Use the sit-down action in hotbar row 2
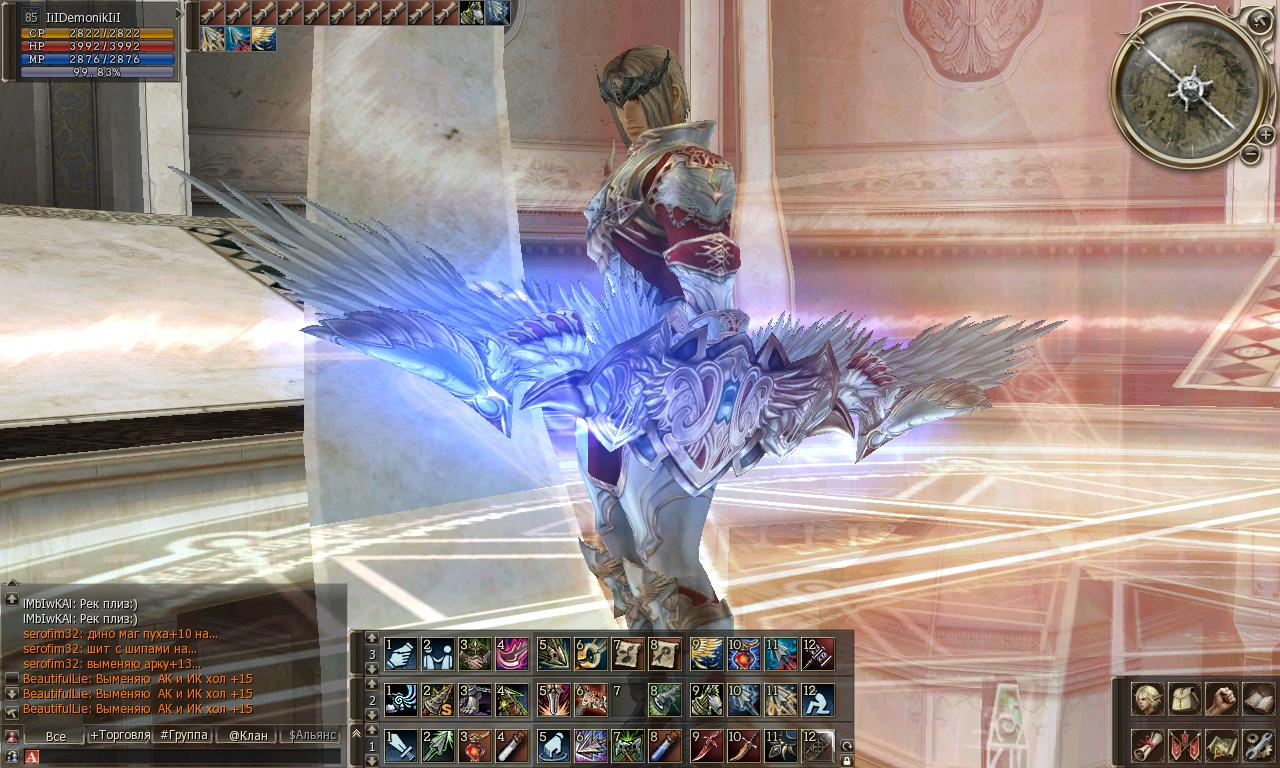 coord(817,699)
